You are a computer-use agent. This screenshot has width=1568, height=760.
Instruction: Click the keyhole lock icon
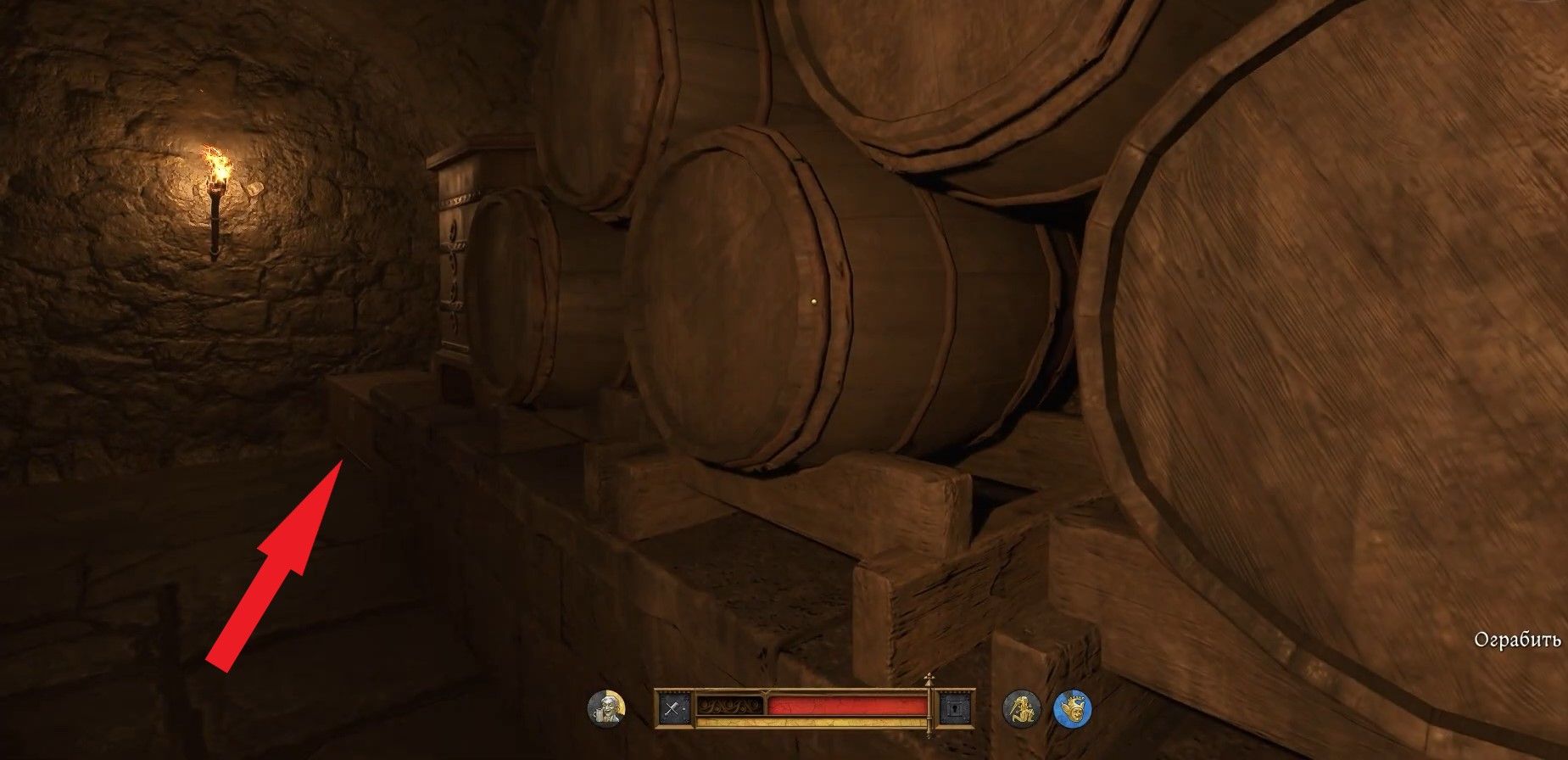[x=954, y=708]
